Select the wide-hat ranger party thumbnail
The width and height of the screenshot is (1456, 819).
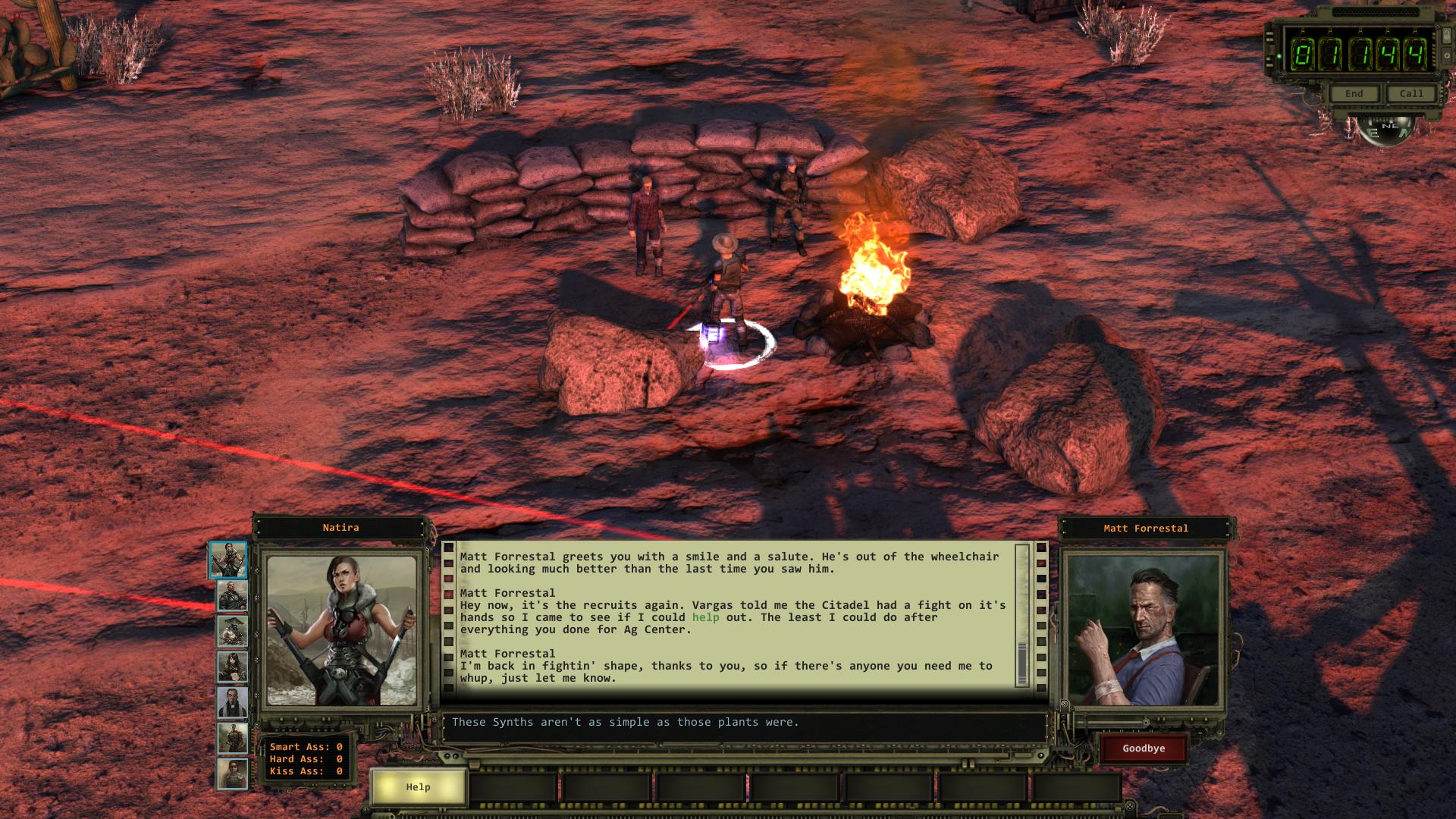tap(232, 631)
